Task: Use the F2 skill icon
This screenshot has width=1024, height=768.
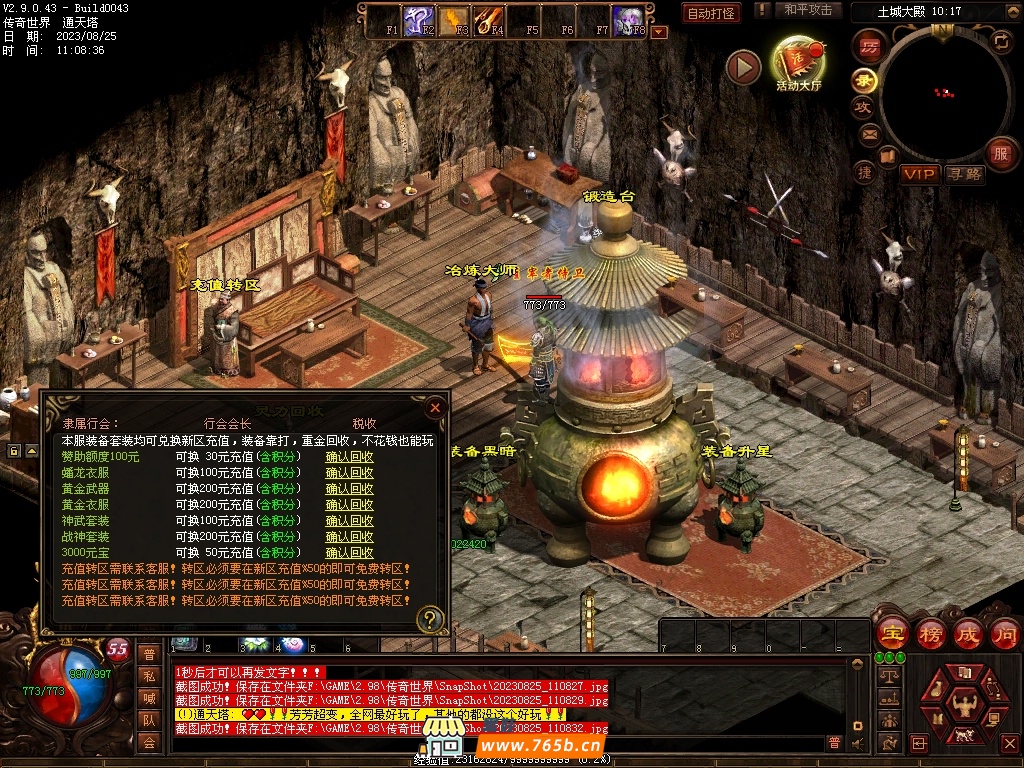Action: (418, 19)
